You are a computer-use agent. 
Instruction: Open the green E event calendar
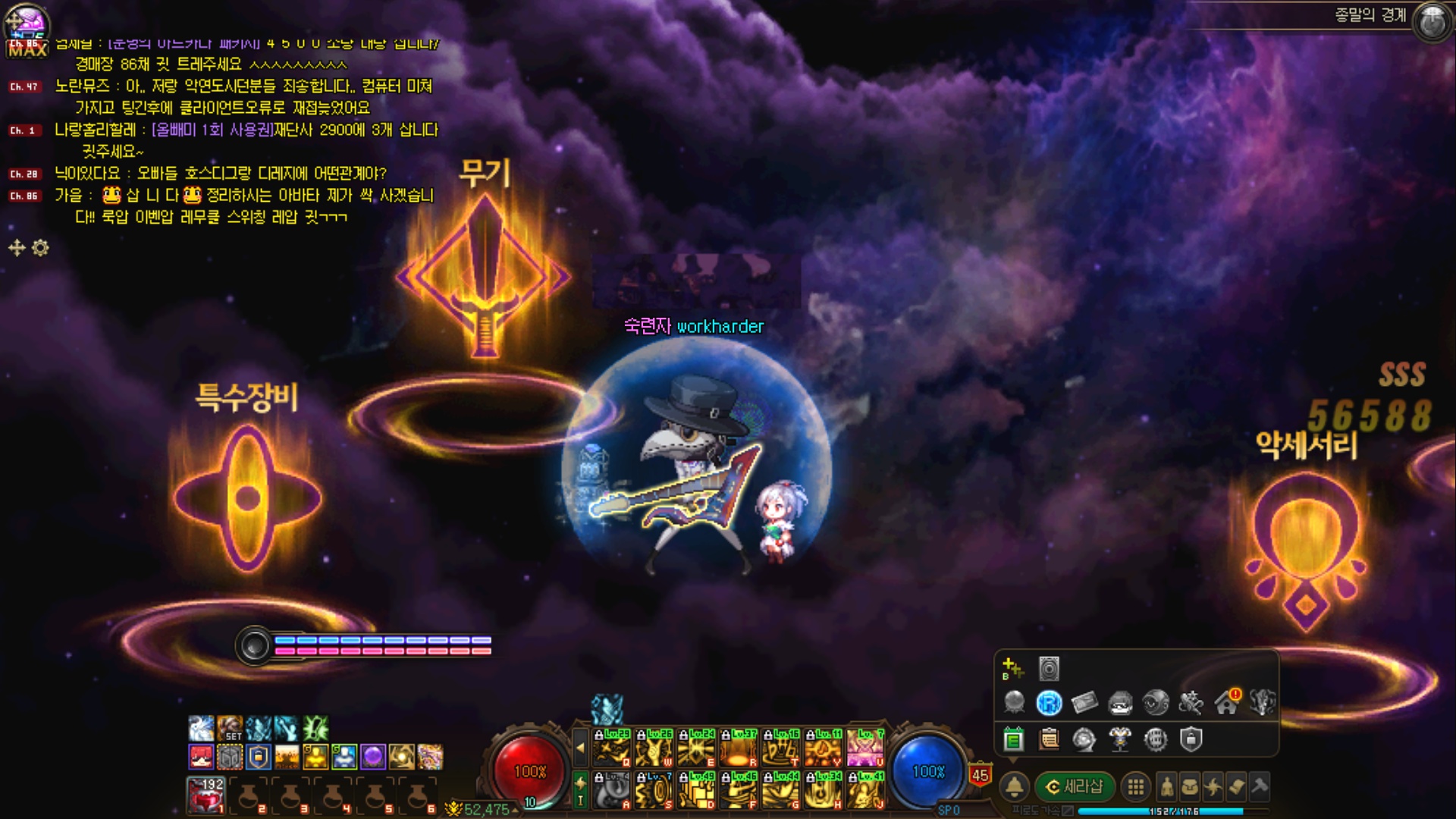click(x=1014, y=739)
